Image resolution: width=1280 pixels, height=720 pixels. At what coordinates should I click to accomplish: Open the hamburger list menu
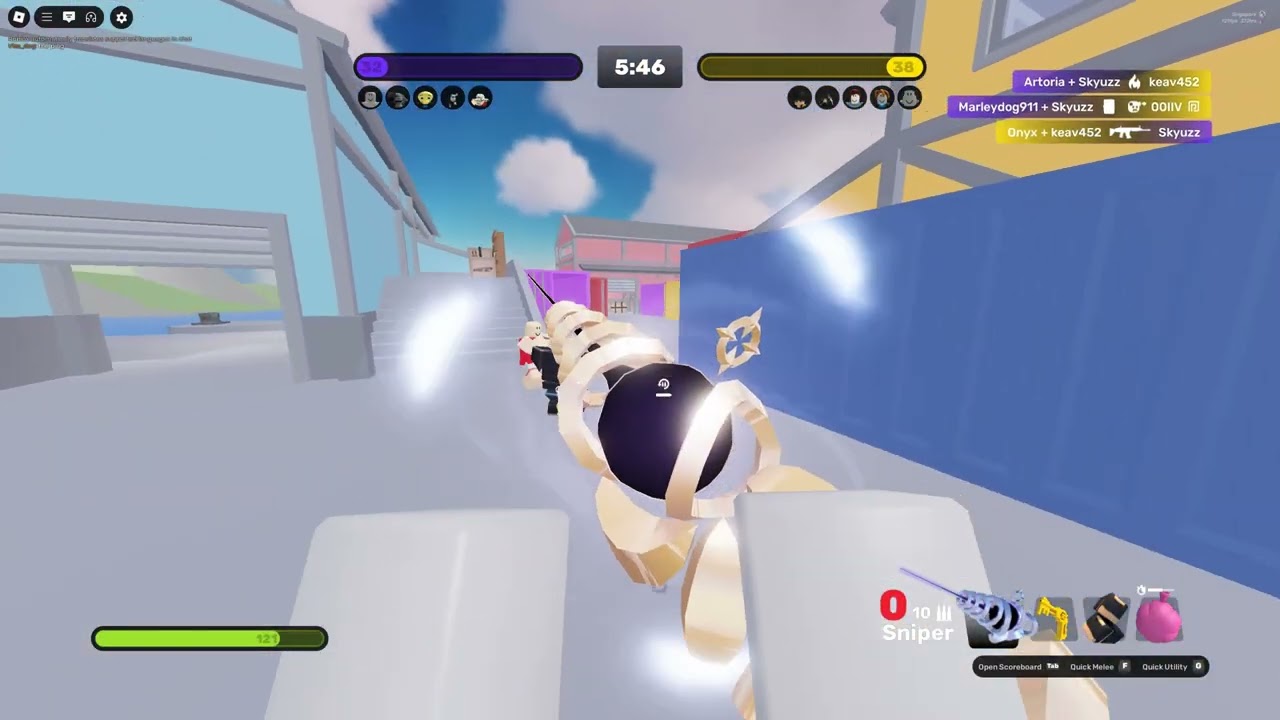(x=46, y=17)
